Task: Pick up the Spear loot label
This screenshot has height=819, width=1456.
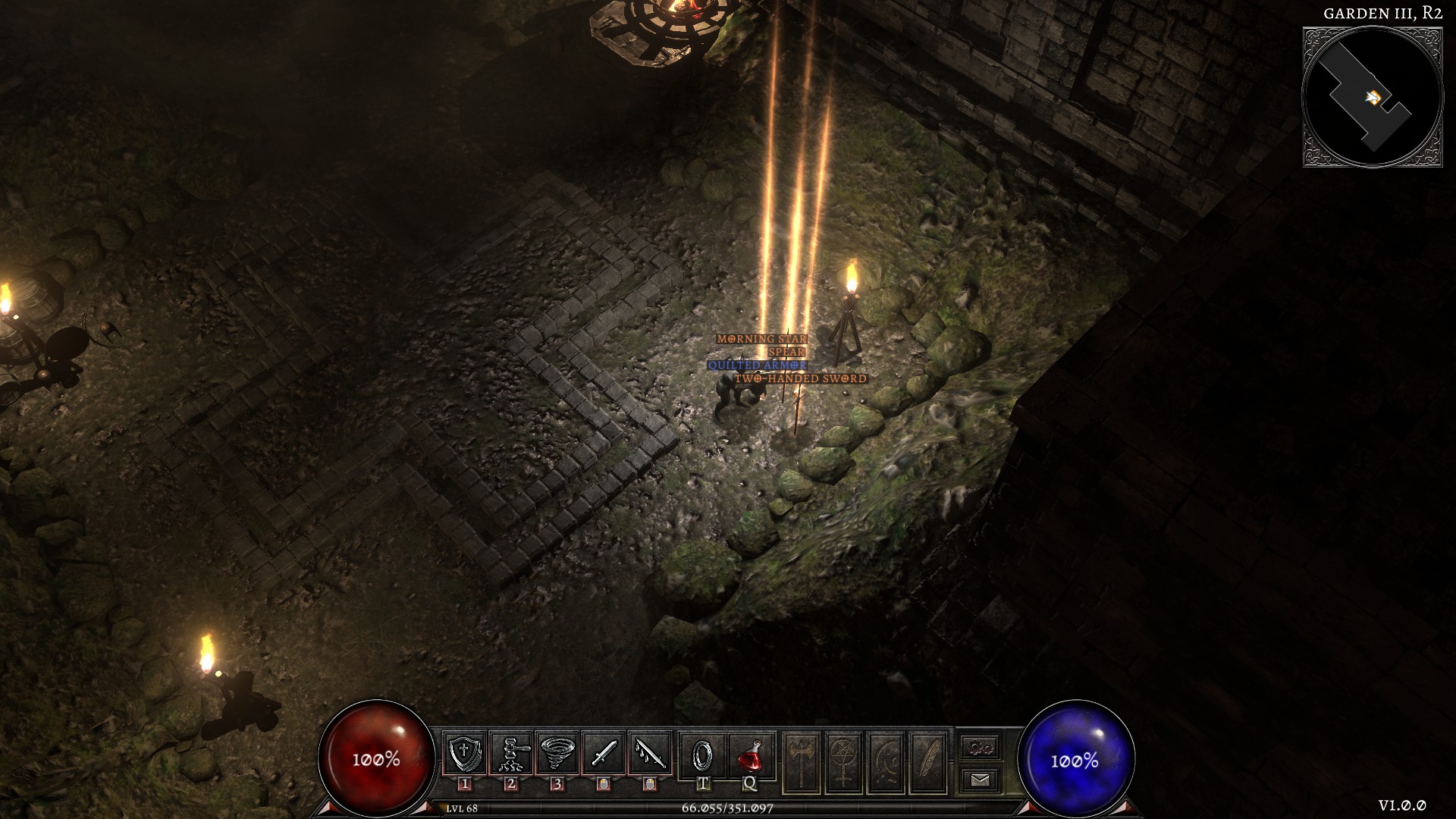Action: pyautogui.click(x=786, y=352)
